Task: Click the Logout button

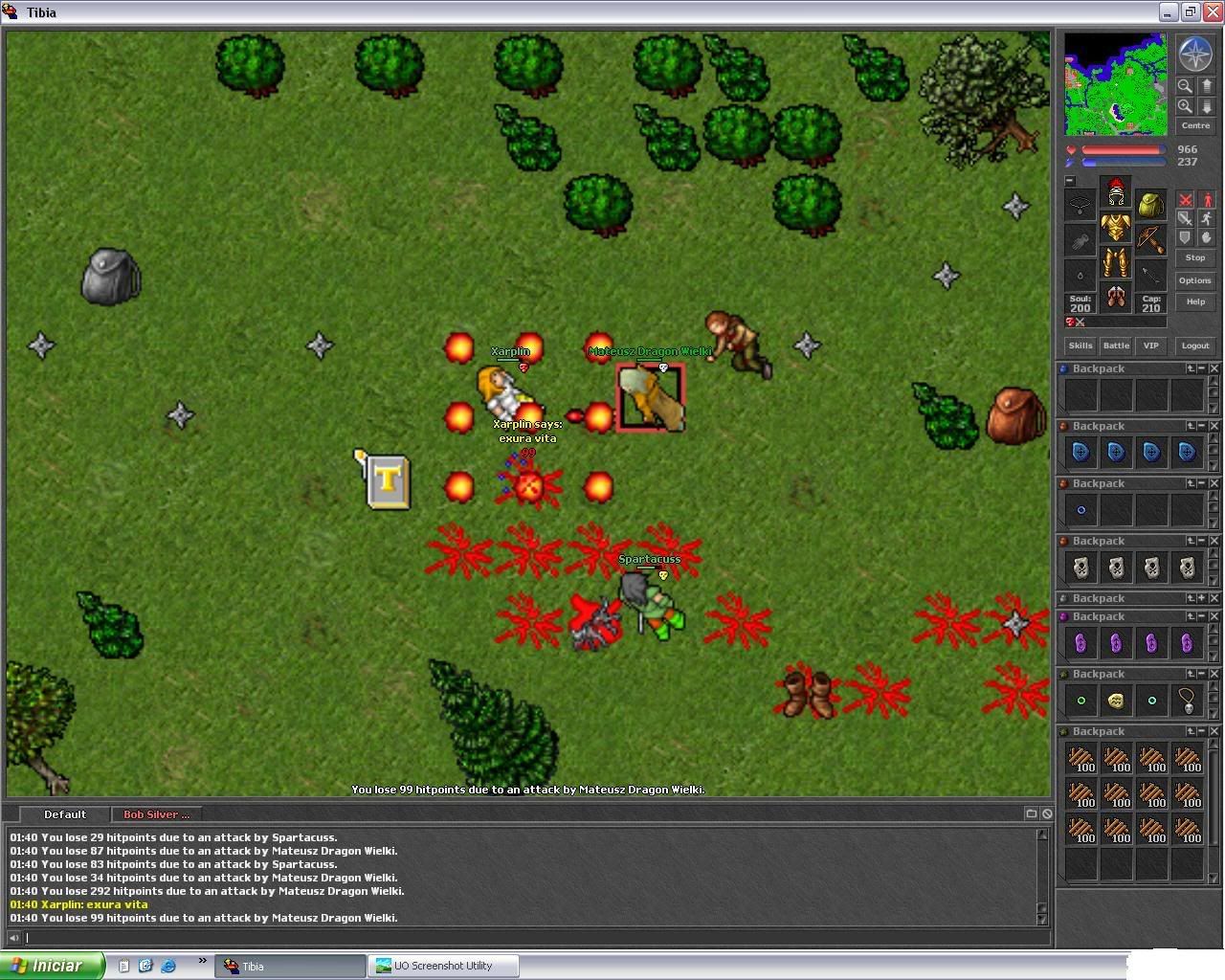Action: [1194, 345]
